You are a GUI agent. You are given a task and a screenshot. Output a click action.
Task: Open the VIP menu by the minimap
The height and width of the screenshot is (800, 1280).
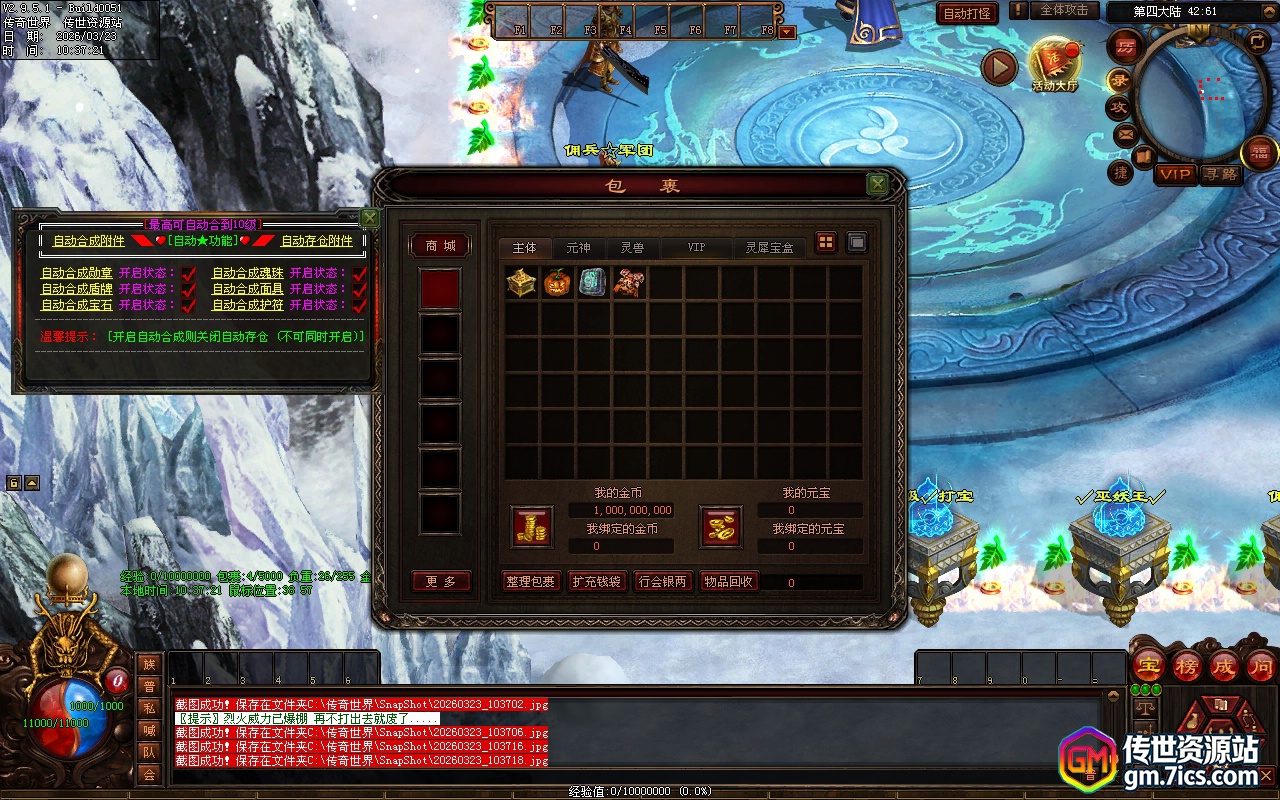click(x=1175, y=174)
